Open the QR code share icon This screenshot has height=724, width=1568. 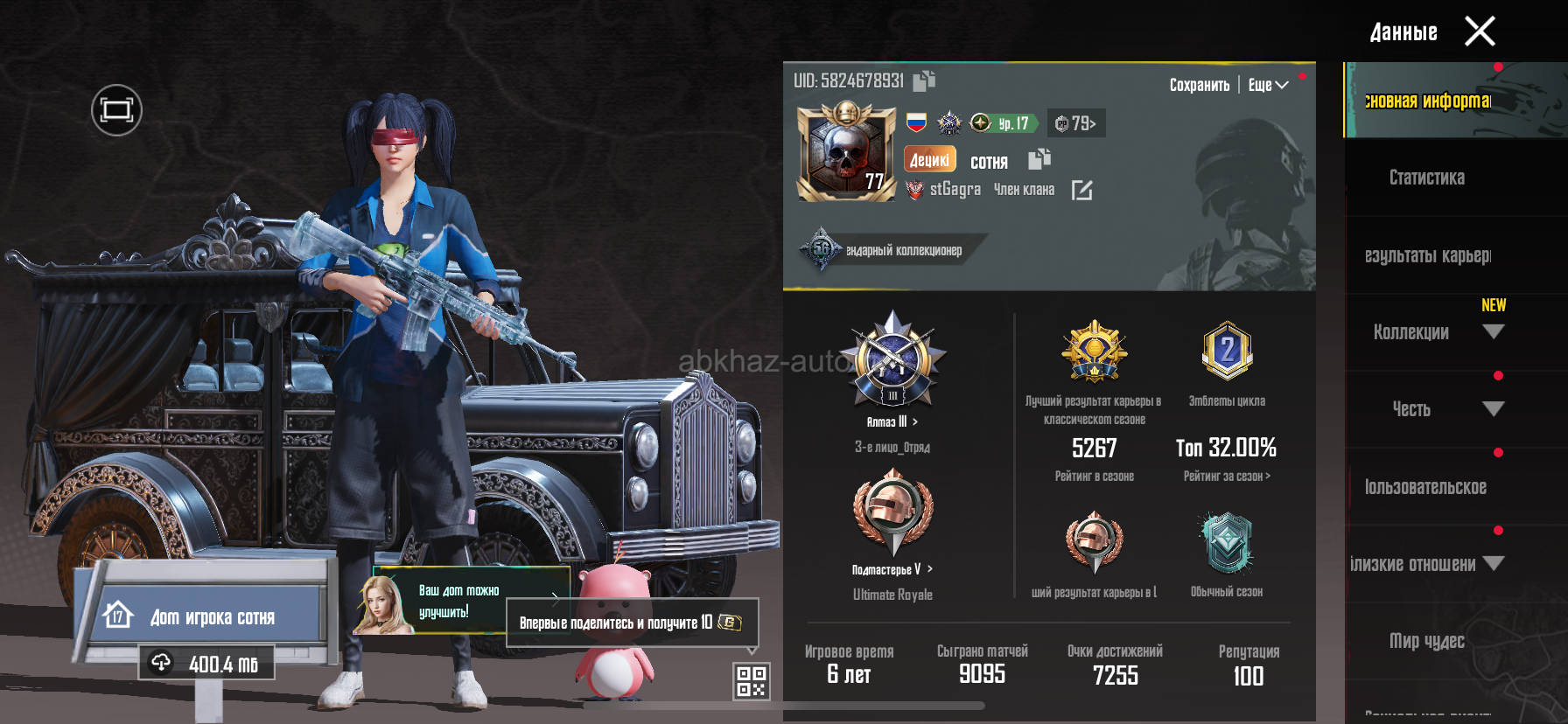coord(751,681)
